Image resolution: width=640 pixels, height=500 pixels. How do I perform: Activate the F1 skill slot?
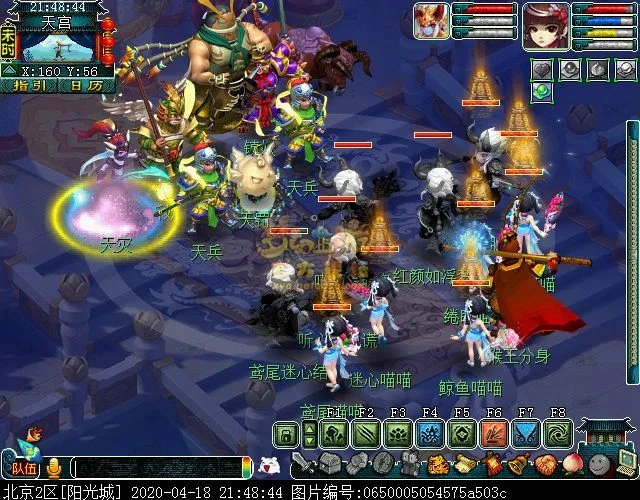coord(335,434)
